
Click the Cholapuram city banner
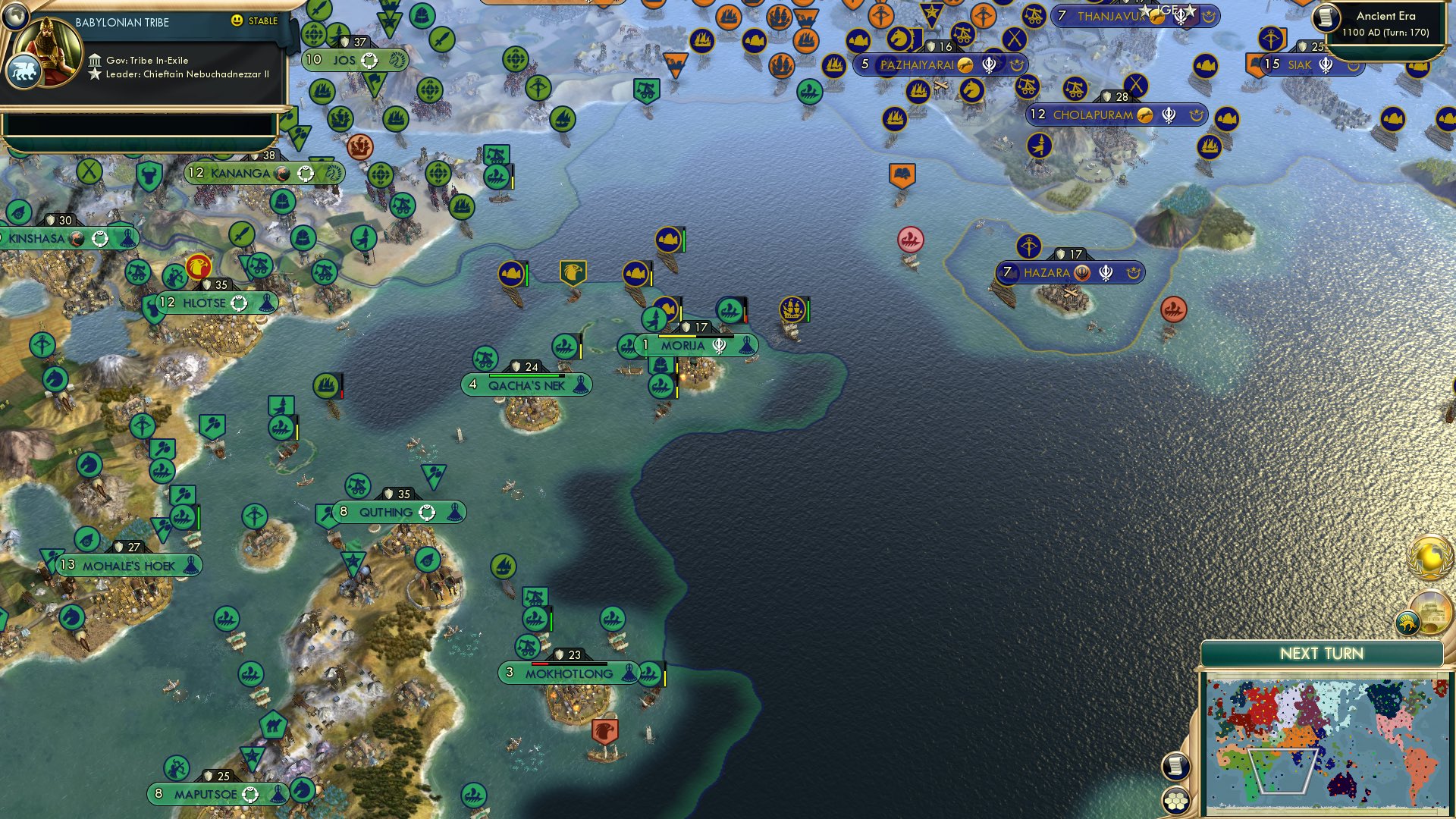tap(1115, 116)
